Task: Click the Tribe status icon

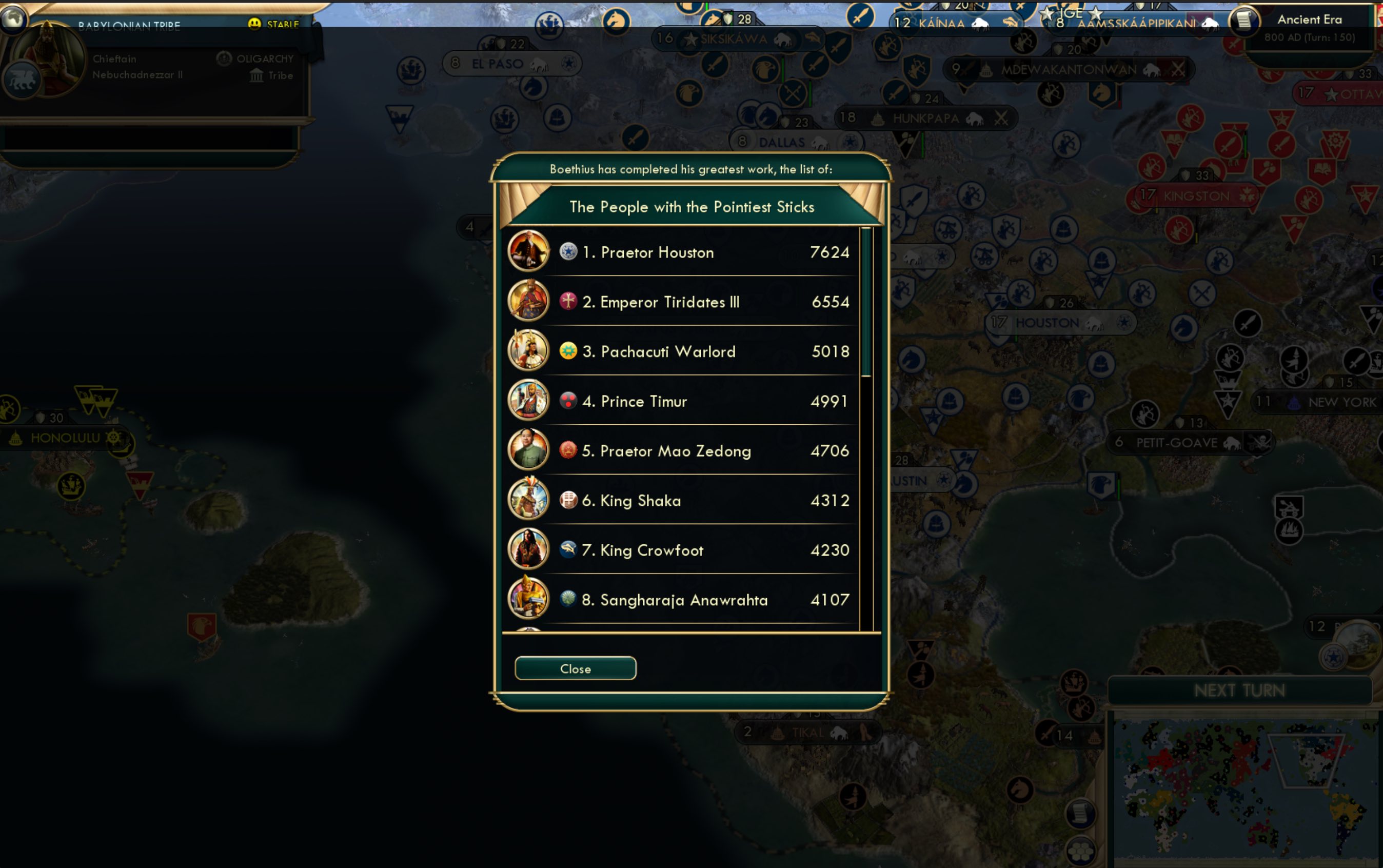Action: [256, 75]
